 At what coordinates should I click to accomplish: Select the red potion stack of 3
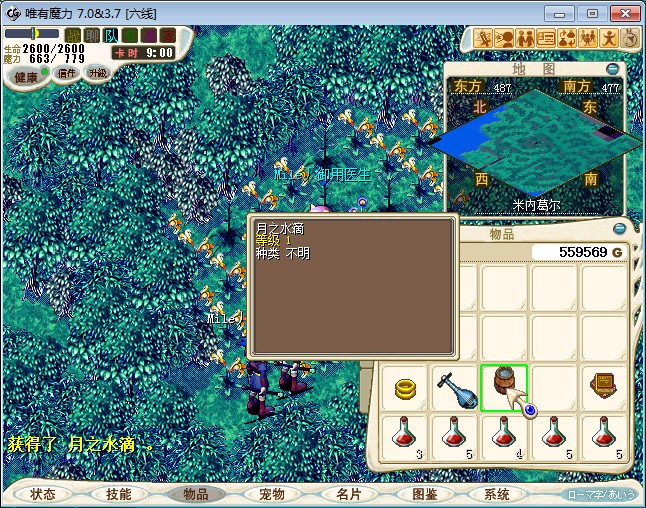[405, 436]
